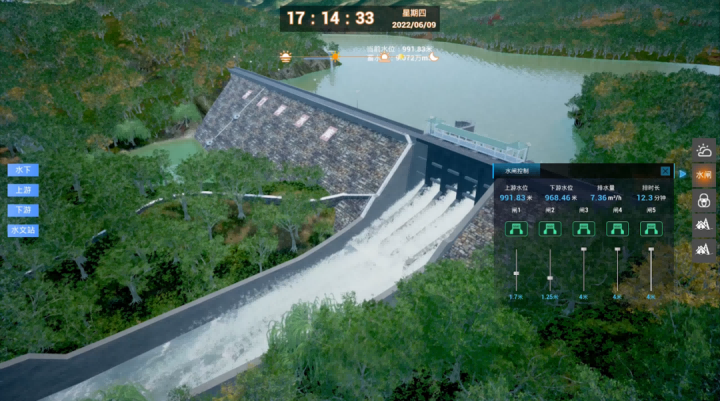720x401 pixels.
Task: Open the weather icon in the sidebar
Action: click(x=704, y=151)
